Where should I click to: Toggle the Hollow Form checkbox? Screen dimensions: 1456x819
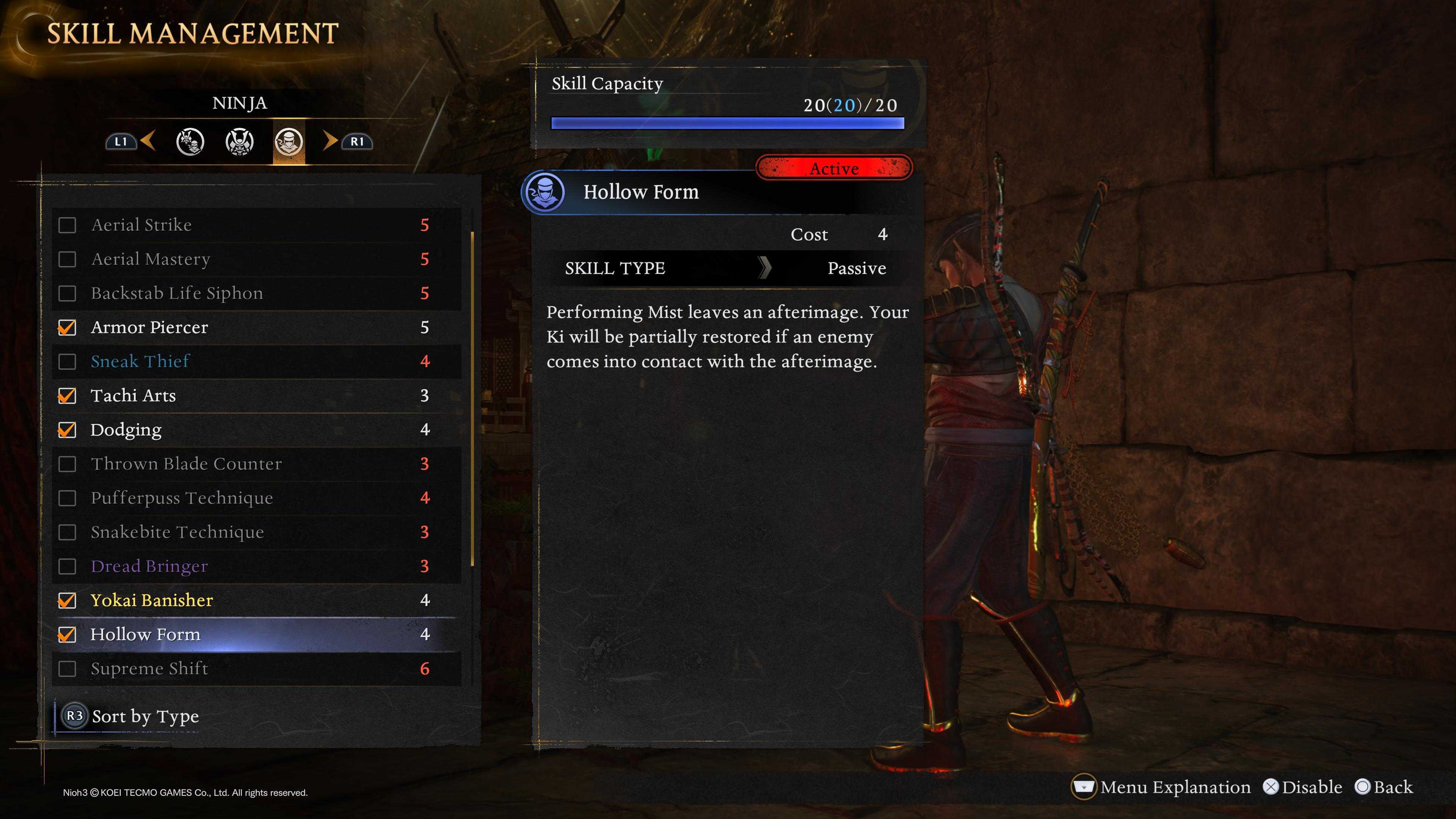pos(67,635)
